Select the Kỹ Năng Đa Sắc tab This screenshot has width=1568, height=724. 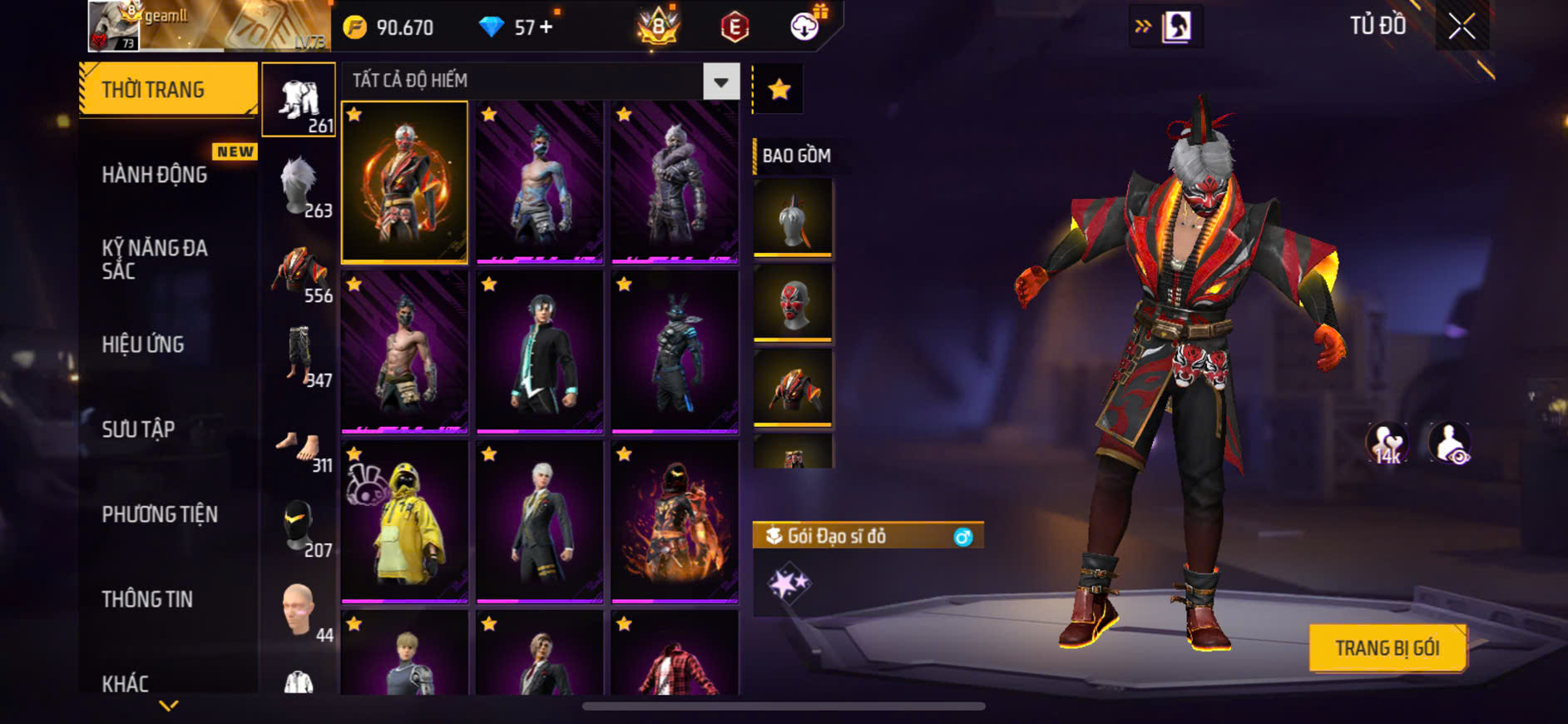click(155, 259)
